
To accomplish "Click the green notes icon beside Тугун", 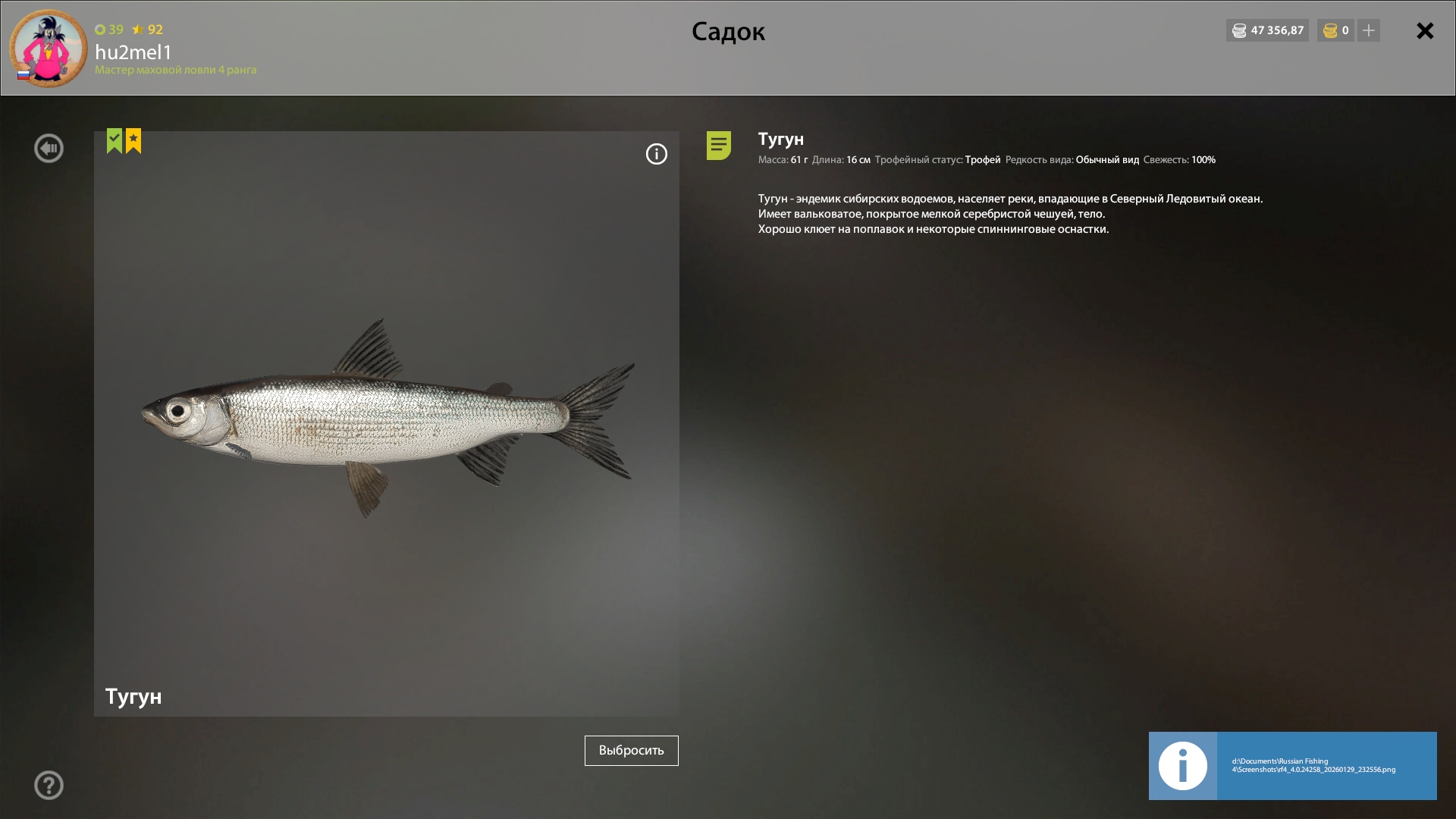I will click(x=718, y=145).
